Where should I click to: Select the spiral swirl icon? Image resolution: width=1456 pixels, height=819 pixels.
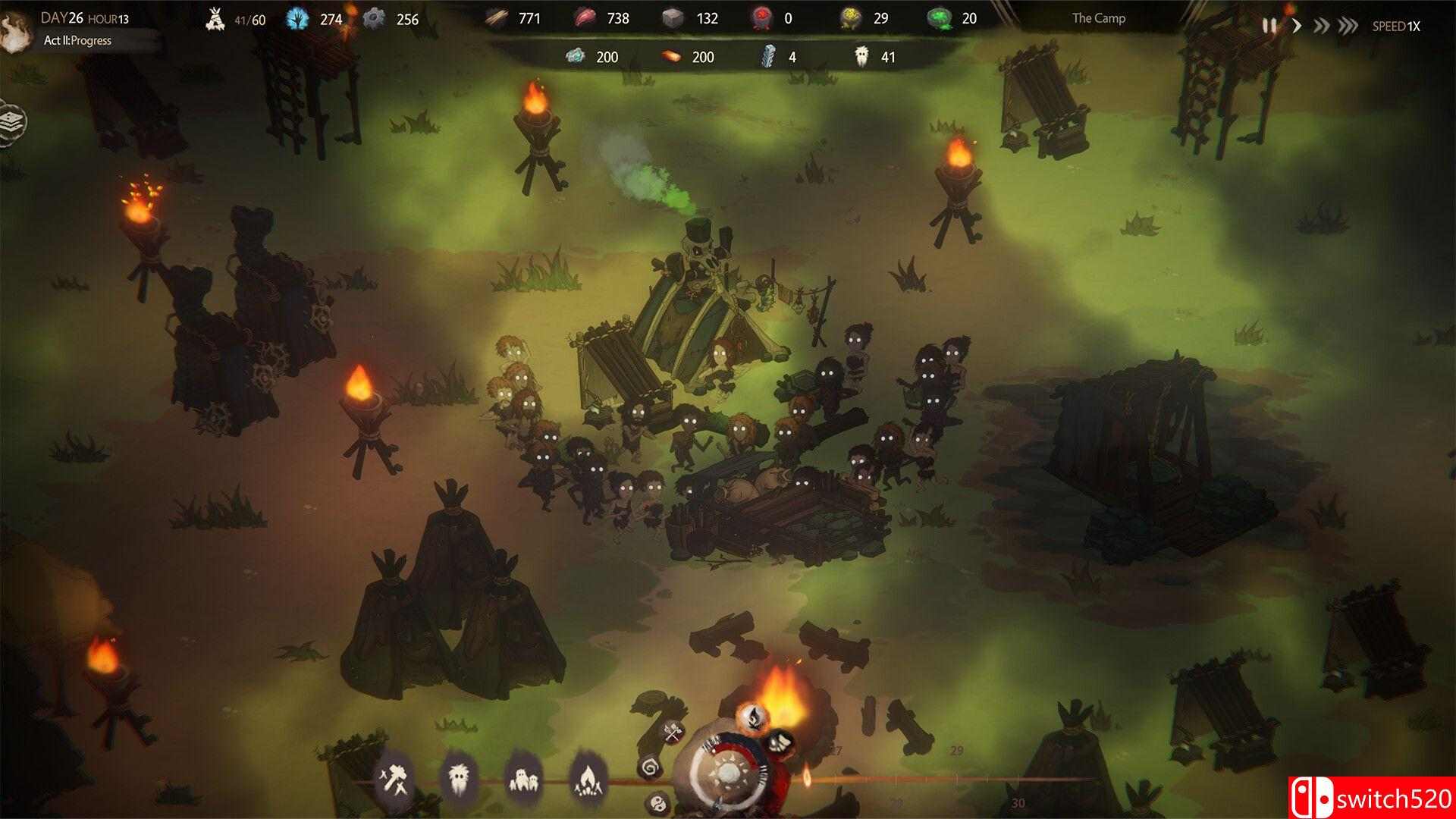pos(651,769)
